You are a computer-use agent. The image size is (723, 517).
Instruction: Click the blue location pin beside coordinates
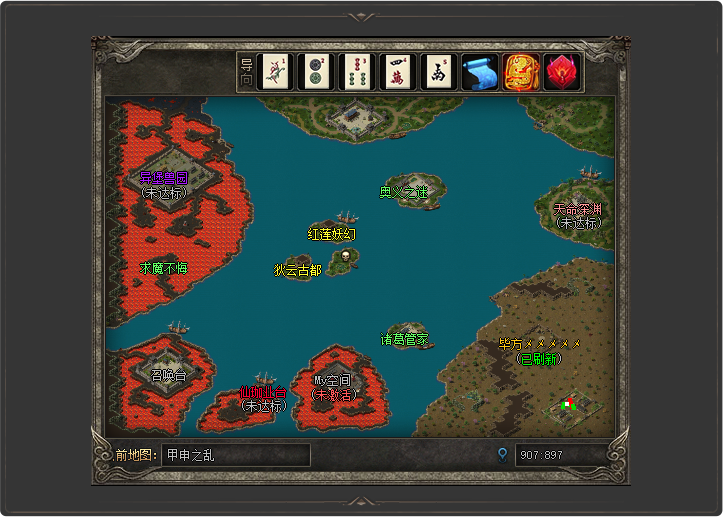click(x=503, y=455)
